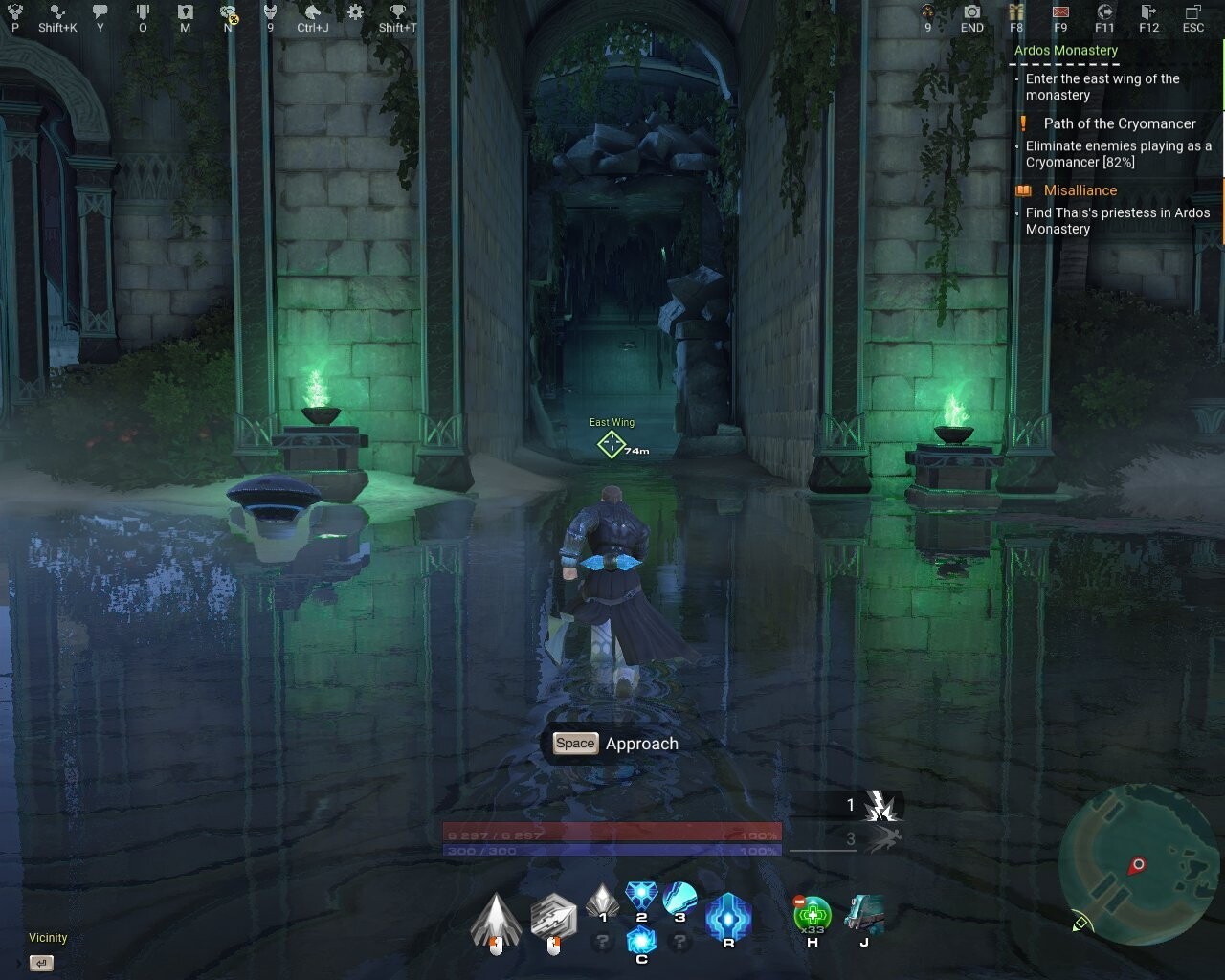Open the mail envelope F9 icon
The width and height of the screenshot is (1225, 980).
(1060, 14)
